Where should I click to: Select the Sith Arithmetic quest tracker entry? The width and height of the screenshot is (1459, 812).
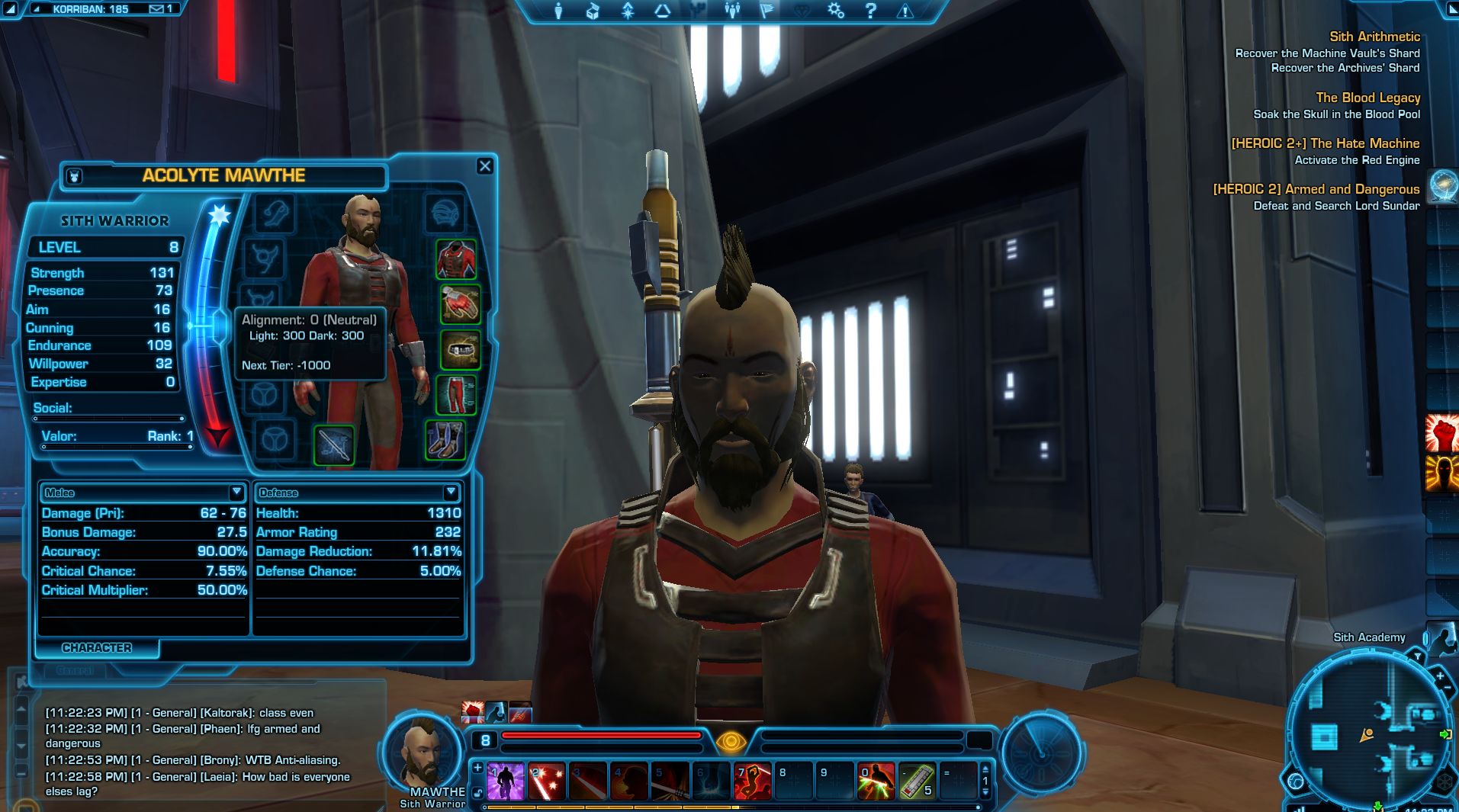pyautogui.click(x=1374, y=37)
